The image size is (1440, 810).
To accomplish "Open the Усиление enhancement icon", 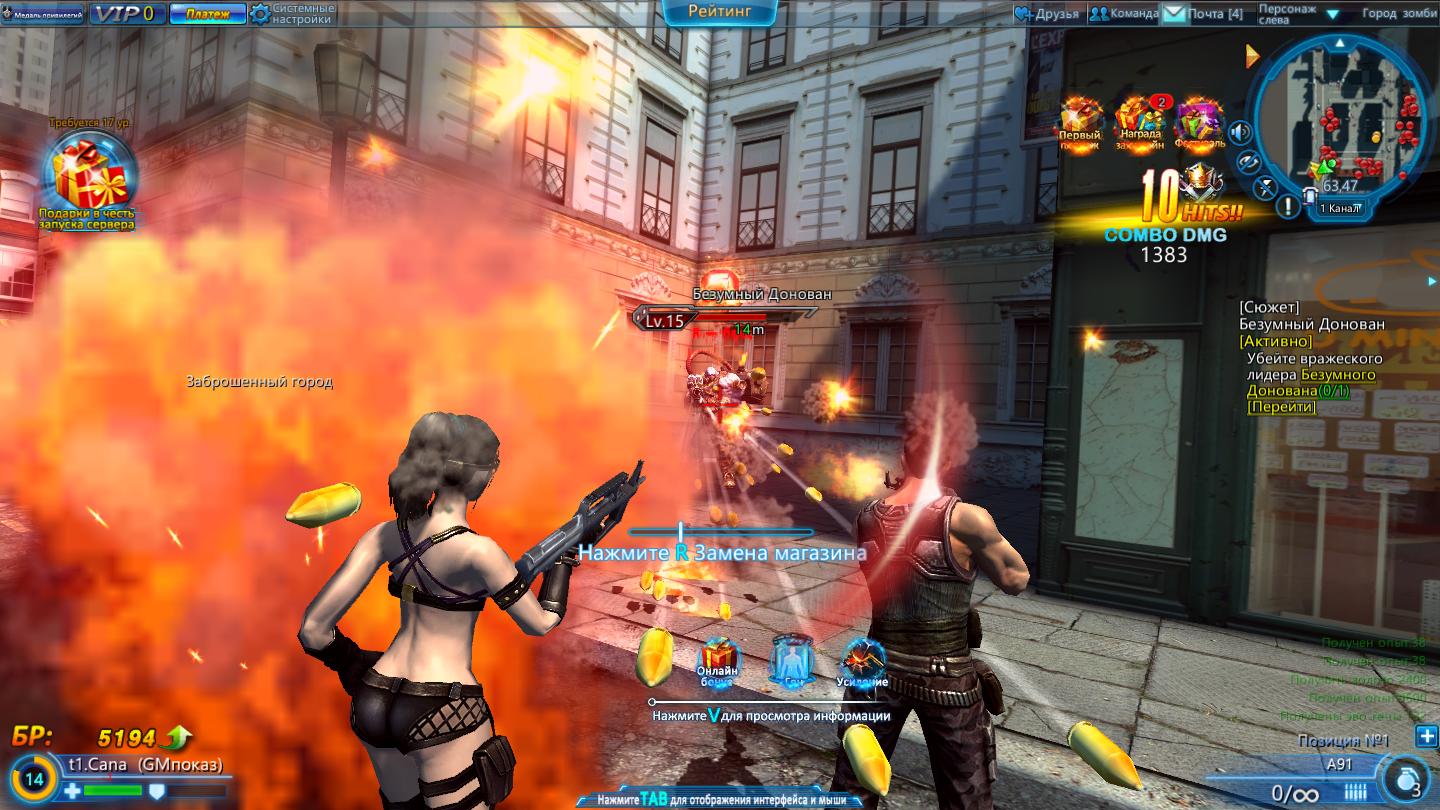I will [x=862, y=660].
